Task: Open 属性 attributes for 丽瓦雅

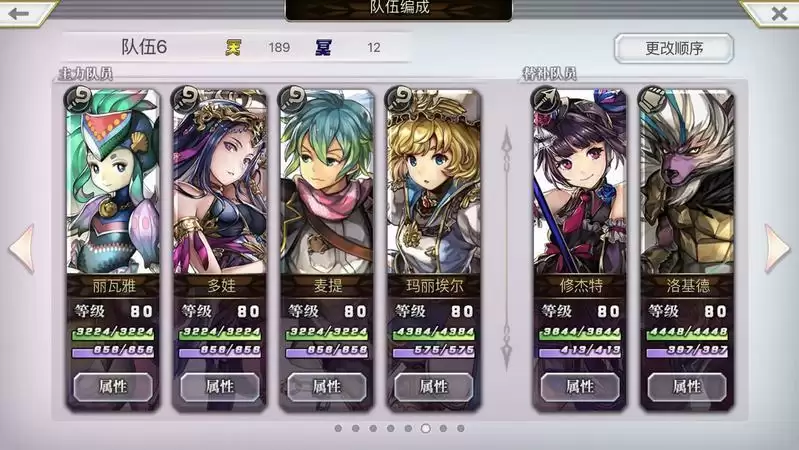Action: [x=112, y=386]
